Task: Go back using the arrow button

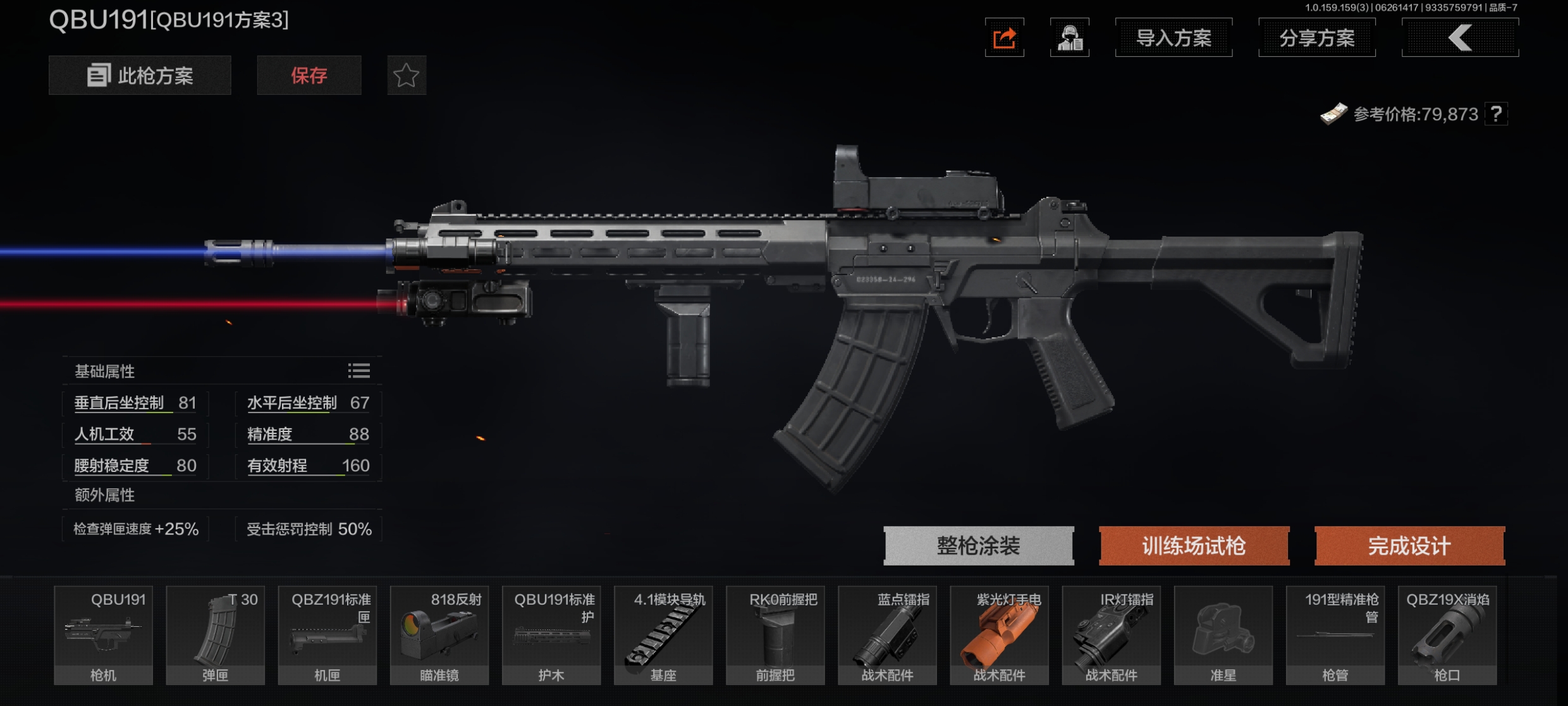Action: 1460,38
